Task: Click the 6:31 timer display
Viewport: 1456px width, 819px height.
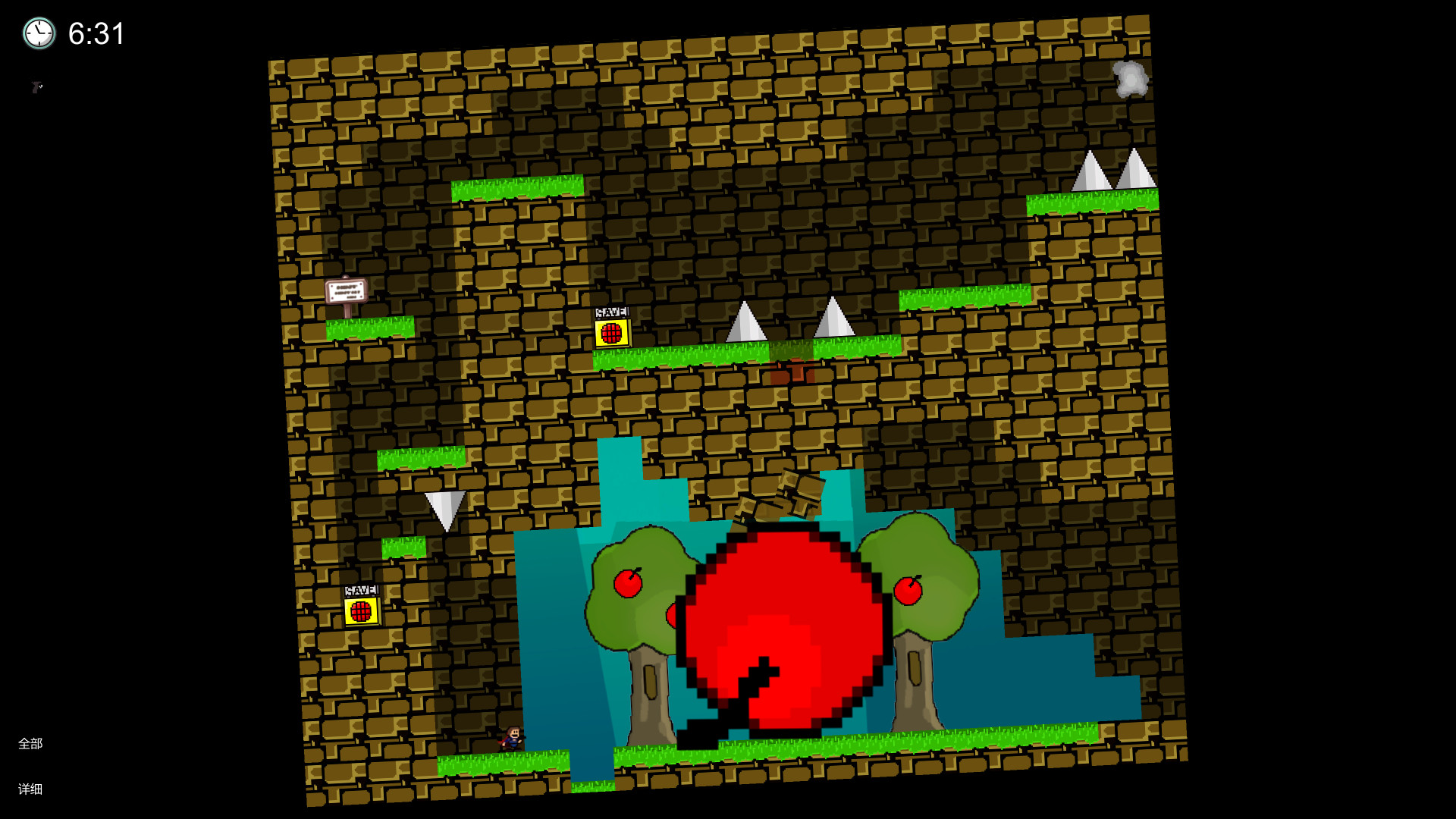Action: [96, 33]
